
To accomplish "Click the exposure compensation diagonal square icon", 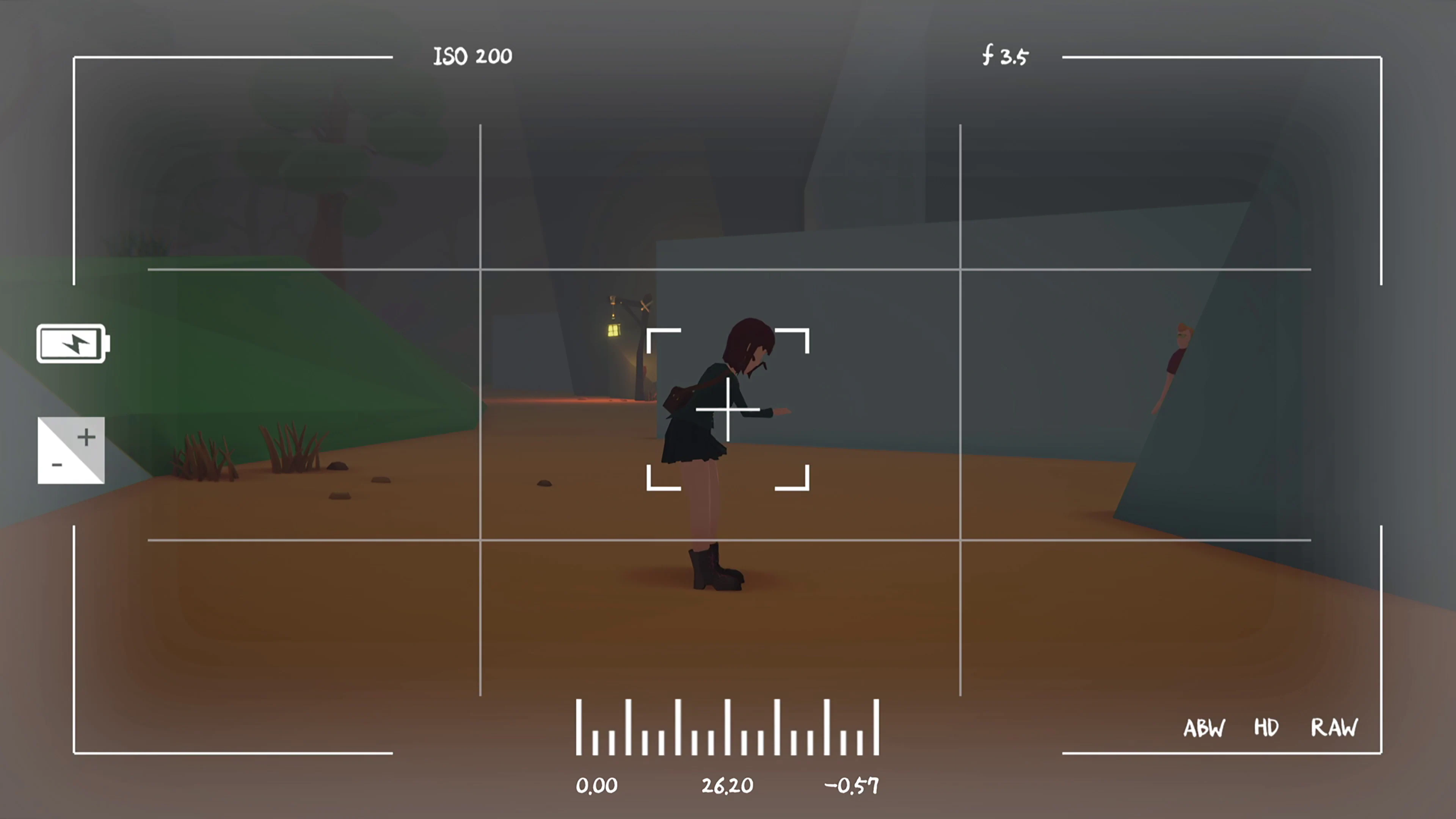I will [71, 450].
